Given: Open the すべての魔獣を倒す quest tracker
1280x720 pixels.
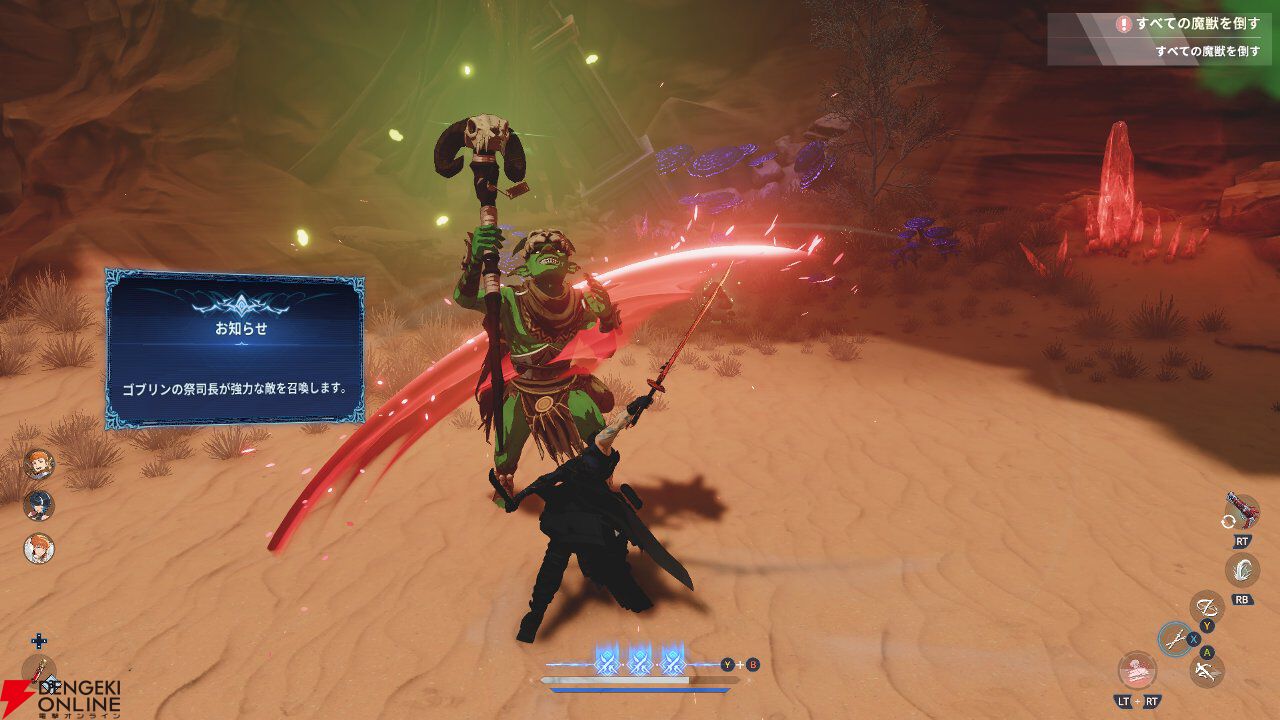Looking at the screenshot, I should coord(1163,37).
